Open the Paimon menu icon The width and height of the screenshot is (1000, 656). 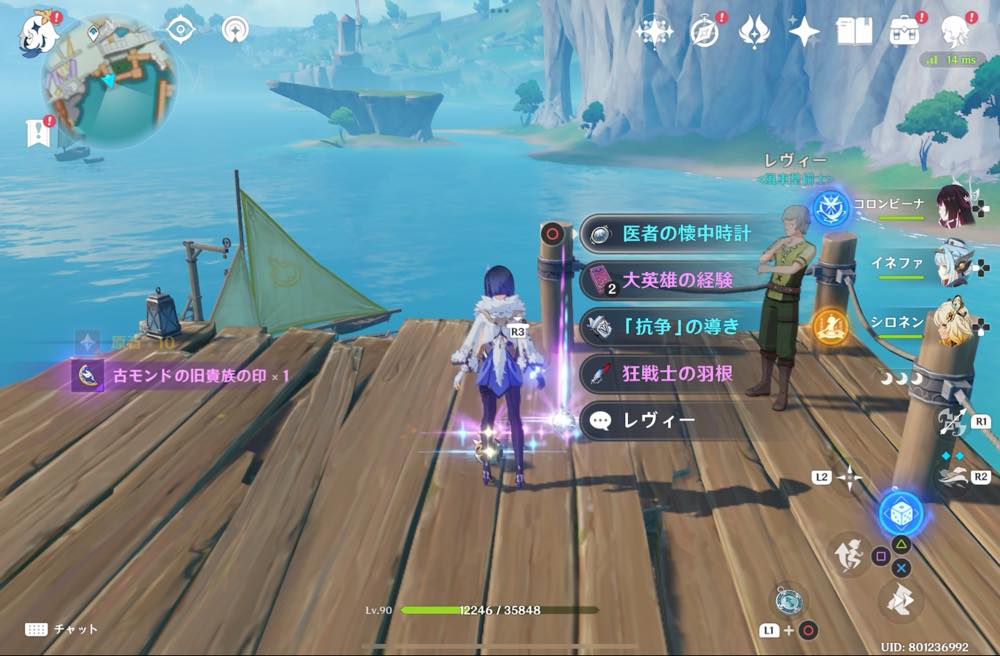pos(37,31)
